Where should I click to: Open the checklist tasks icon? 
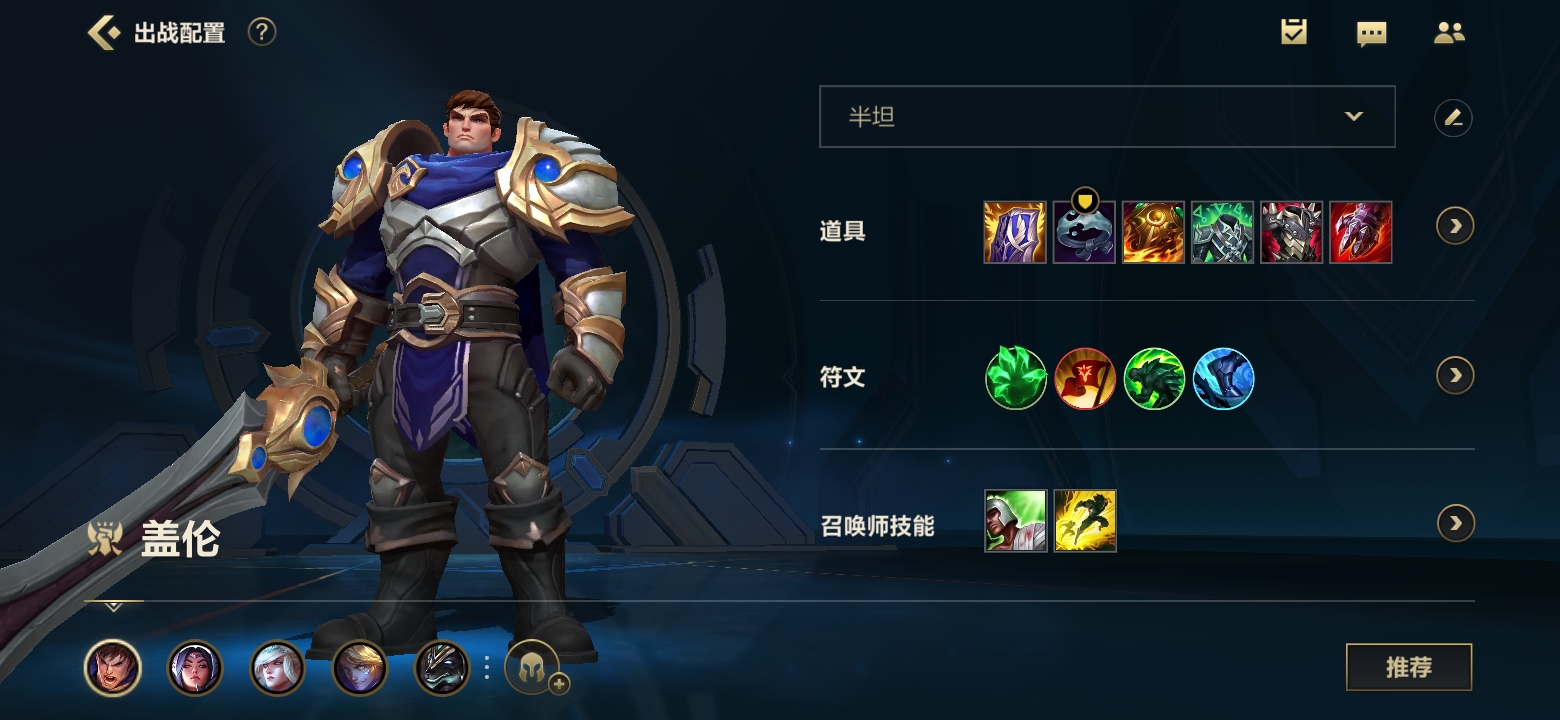pos(1294,32)
